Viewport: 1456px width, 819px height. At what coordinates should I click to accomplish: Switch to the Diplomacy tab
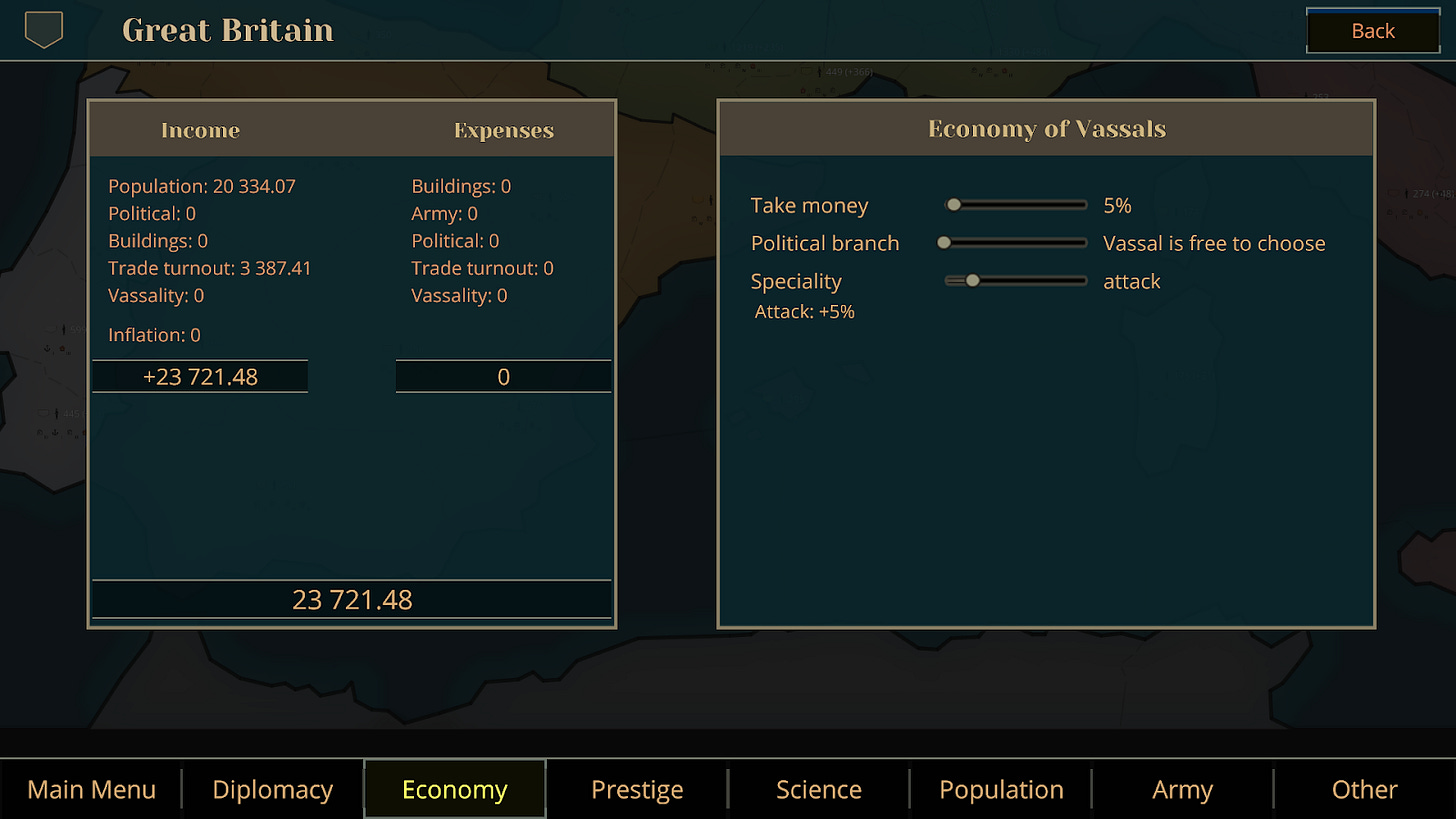(x=272, y=789)
